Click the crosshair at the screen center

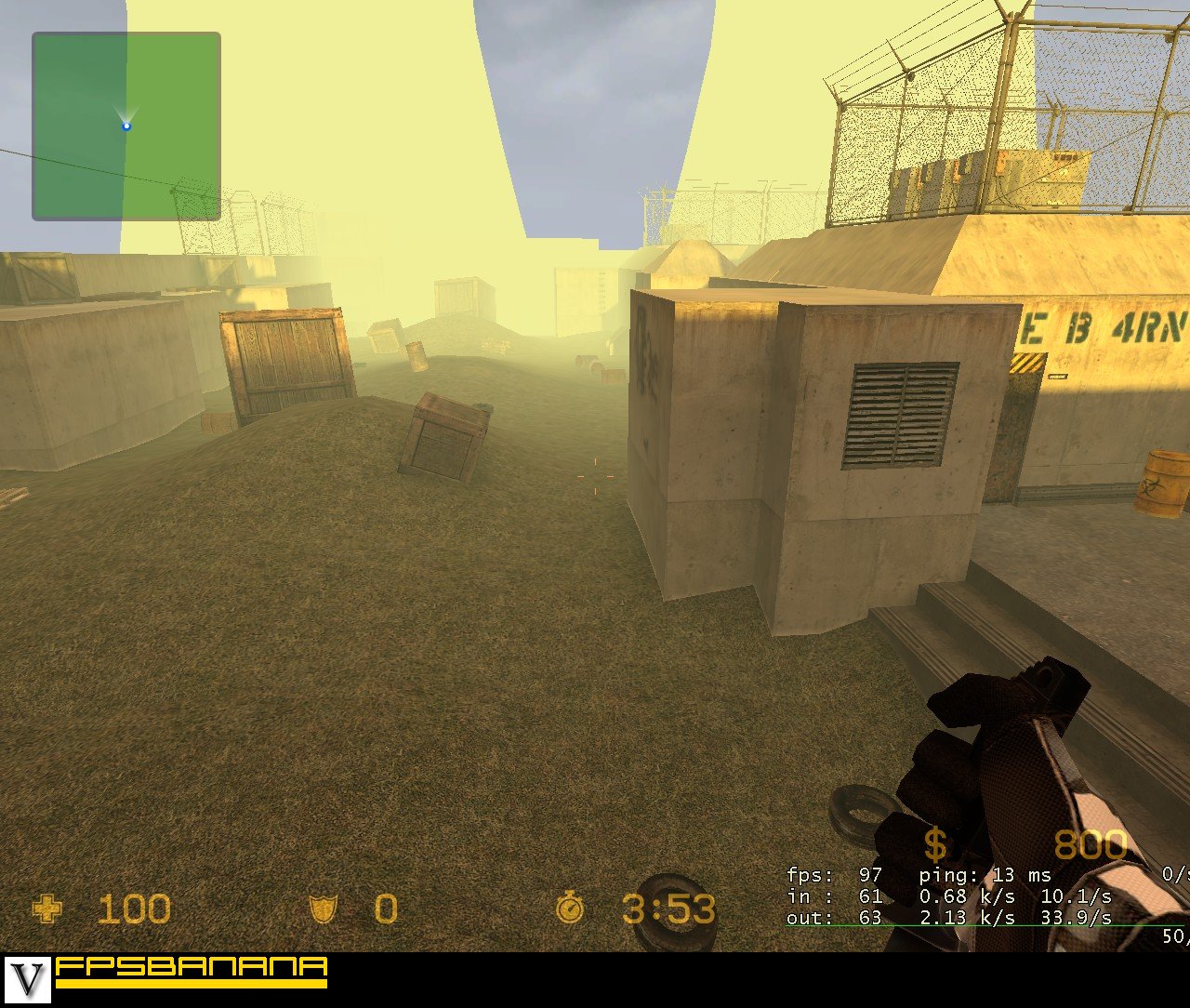point(595,476)
